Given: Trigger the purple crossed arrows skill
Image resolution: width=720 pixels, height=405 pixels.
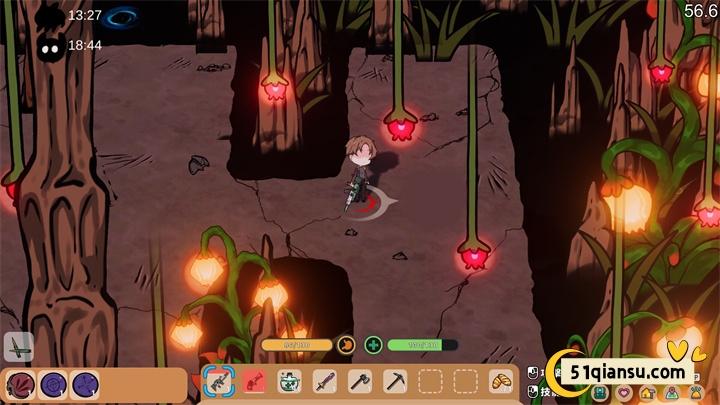Looking at the screenshot, I should click(85, 384).
